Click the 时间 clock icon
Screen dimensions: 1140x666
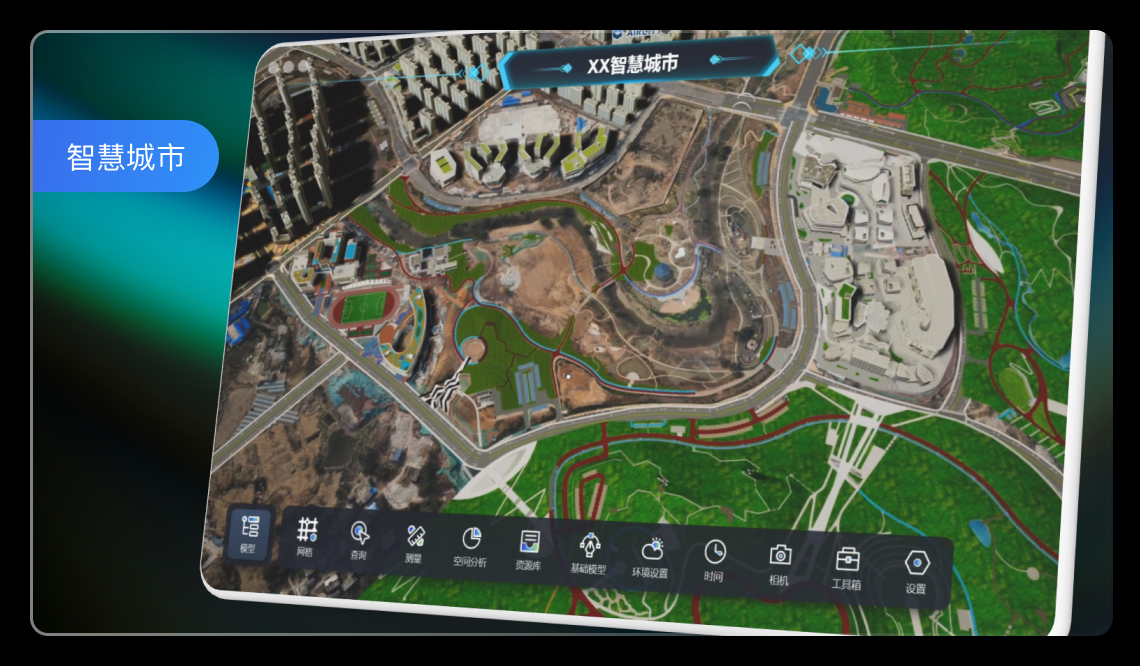coord(714,562)
